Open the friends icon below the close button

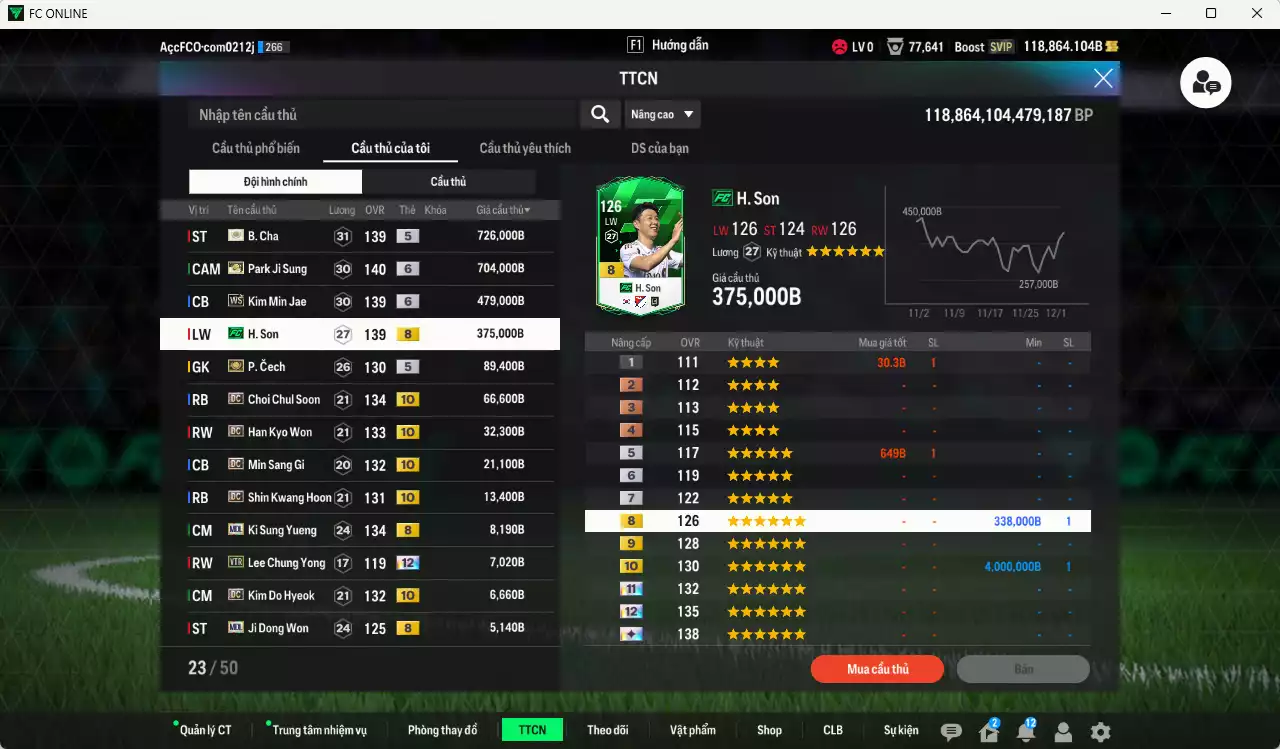[x=1205, y=83]
